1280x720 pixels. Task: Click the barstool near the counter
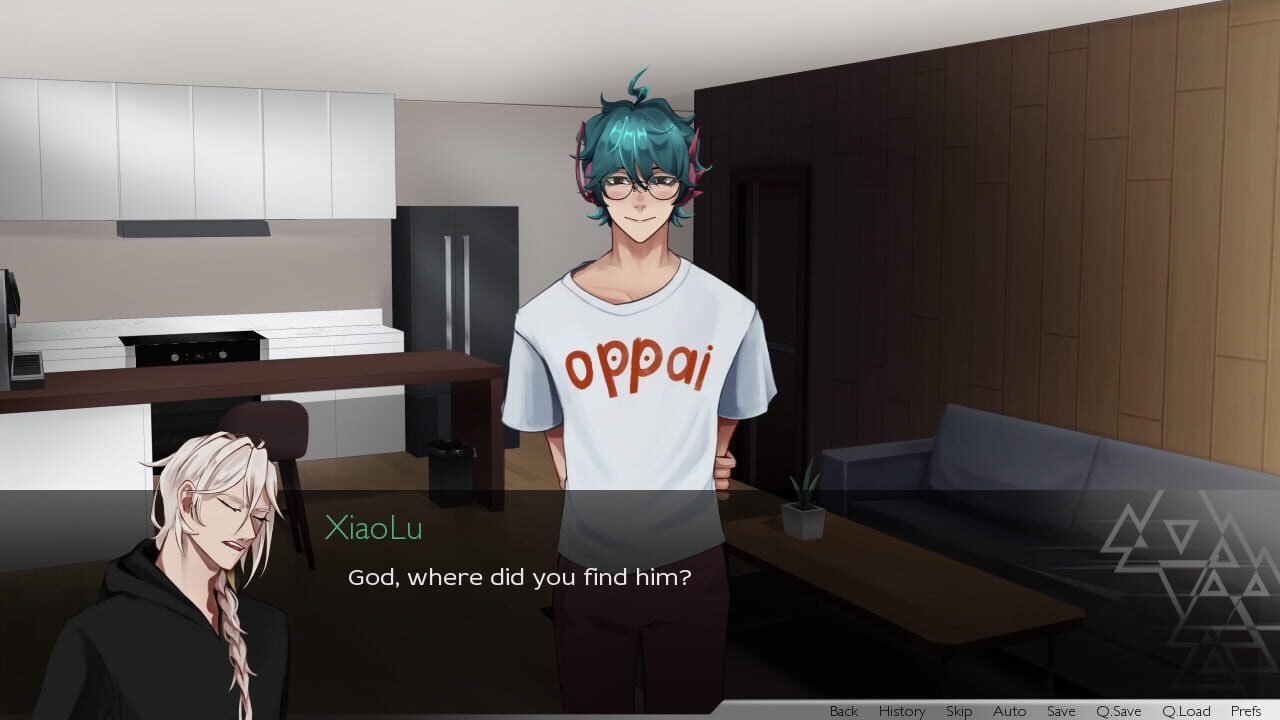pyautogui.click(x=265, y=430)
